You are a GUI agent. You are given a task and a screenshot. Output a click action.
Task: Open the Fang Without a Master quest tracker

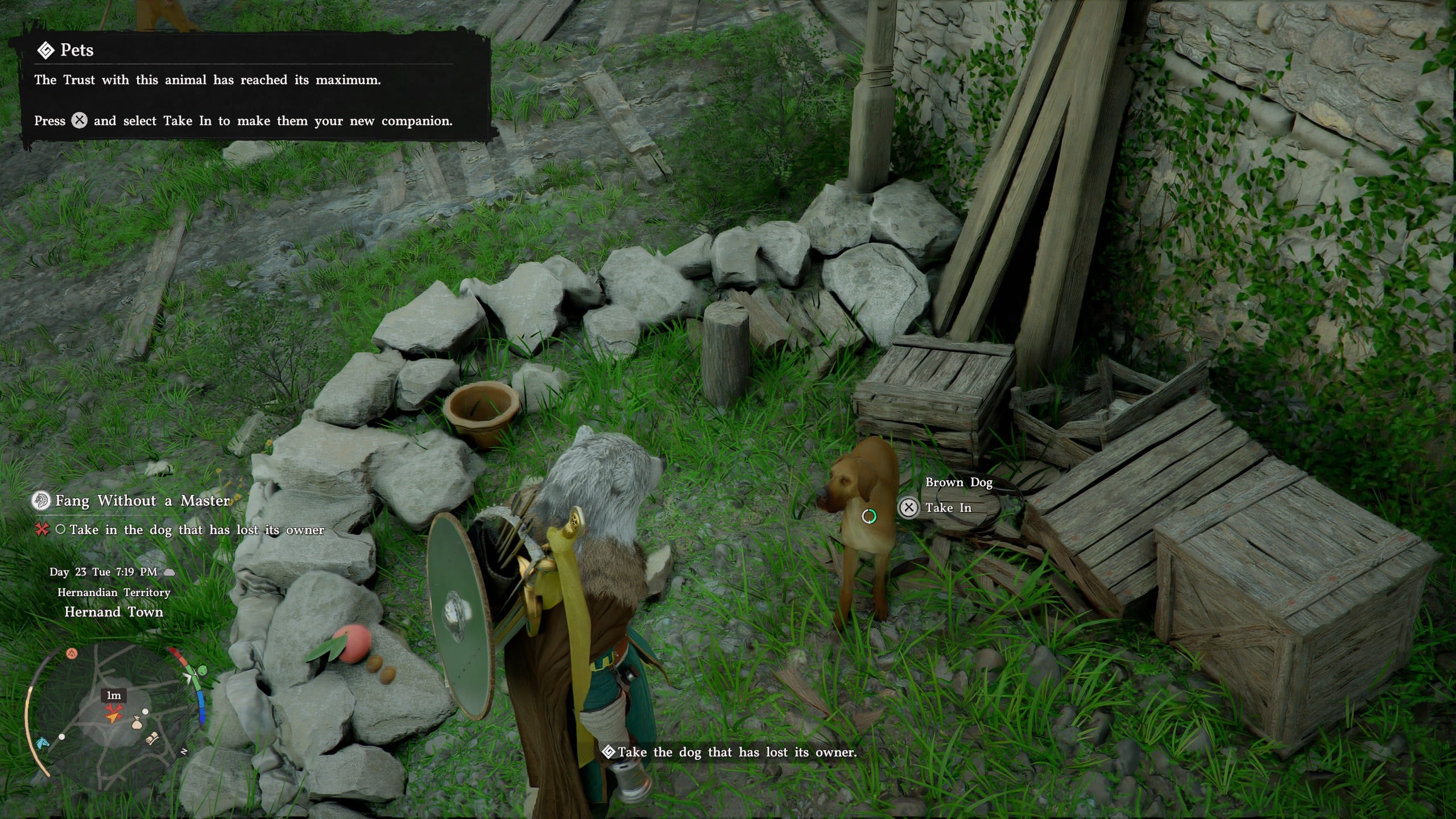[142, 501]
